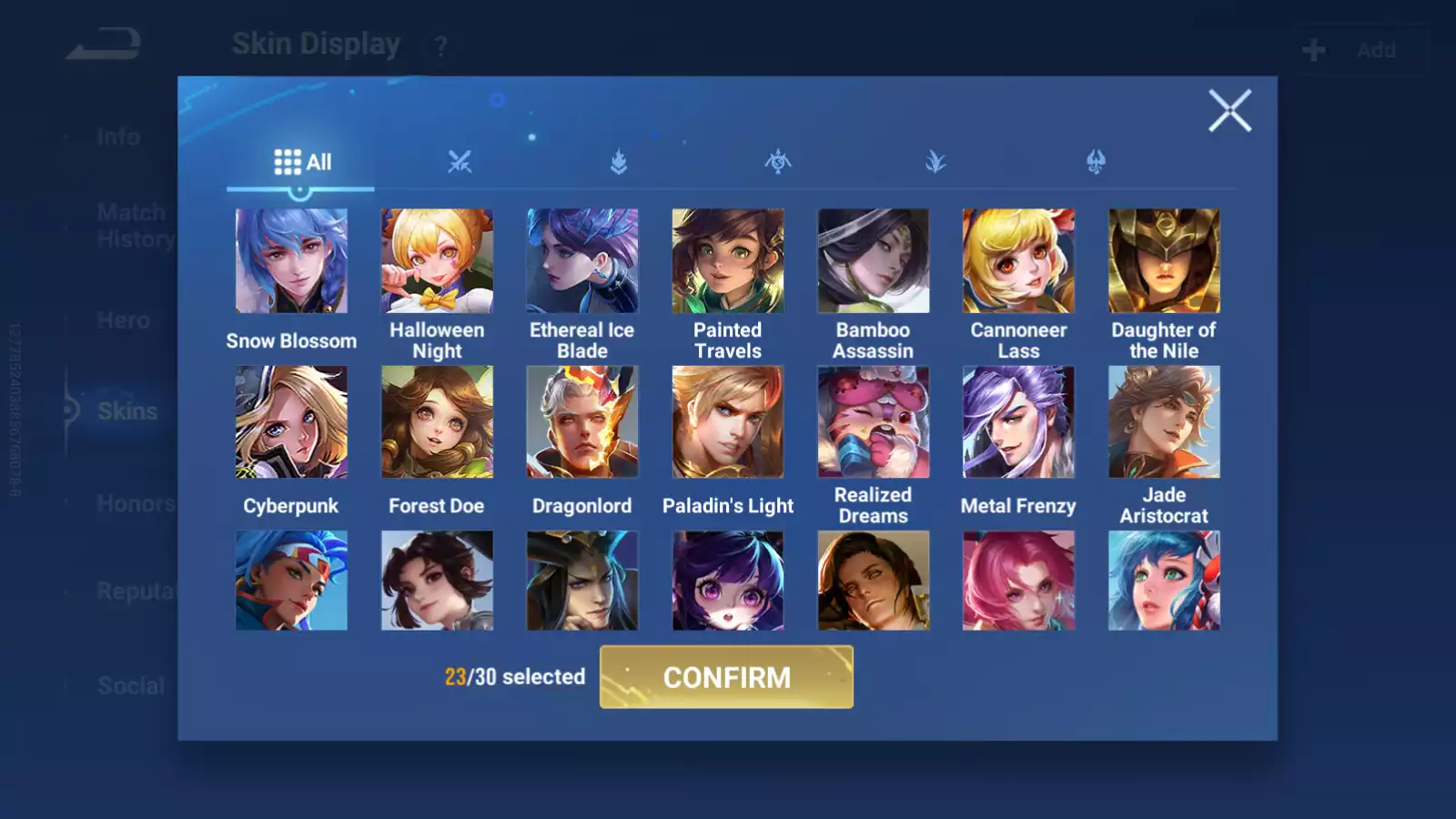
Task: Click the 23/30 selected counter
Action: [514, 677]
